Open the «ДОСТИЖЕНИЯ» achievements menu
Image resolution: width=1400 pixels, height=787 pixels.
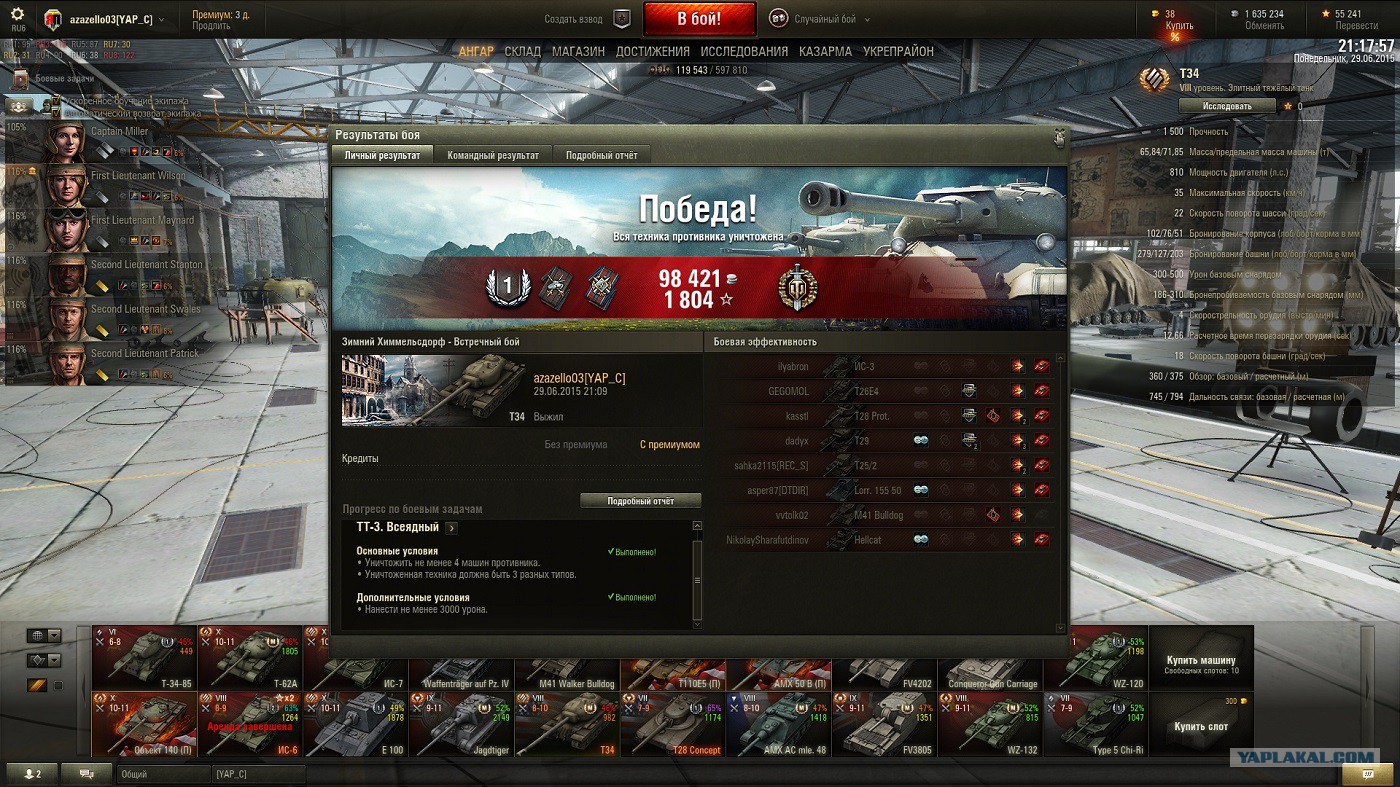click(652, 51)
